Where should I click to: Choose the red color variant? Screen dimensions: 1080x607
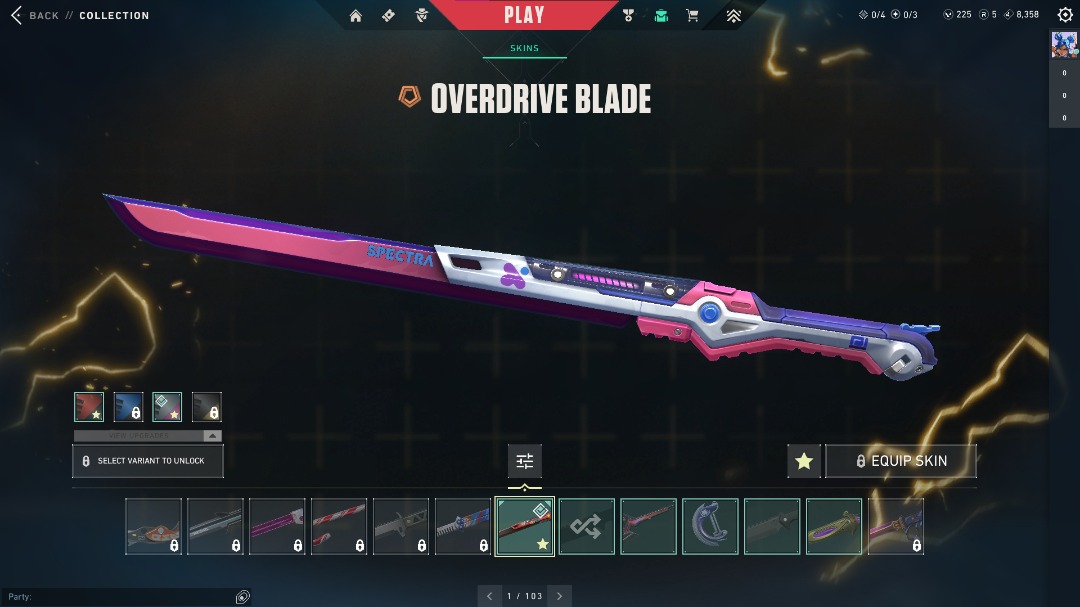coord(89,407)
